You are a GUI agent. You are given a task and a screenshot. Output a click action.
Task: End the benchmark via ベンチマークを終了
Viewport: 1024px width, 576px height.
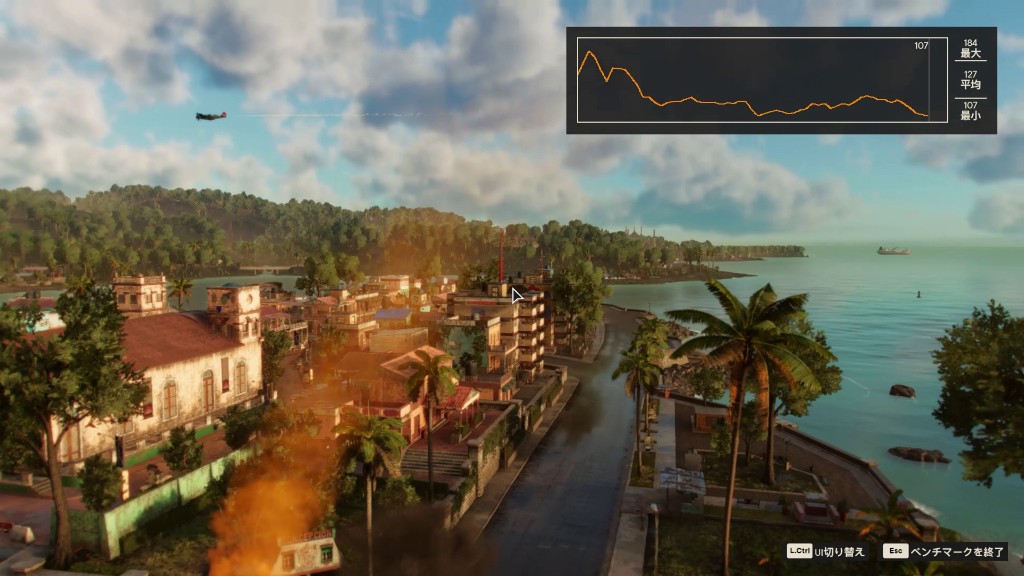944,551
